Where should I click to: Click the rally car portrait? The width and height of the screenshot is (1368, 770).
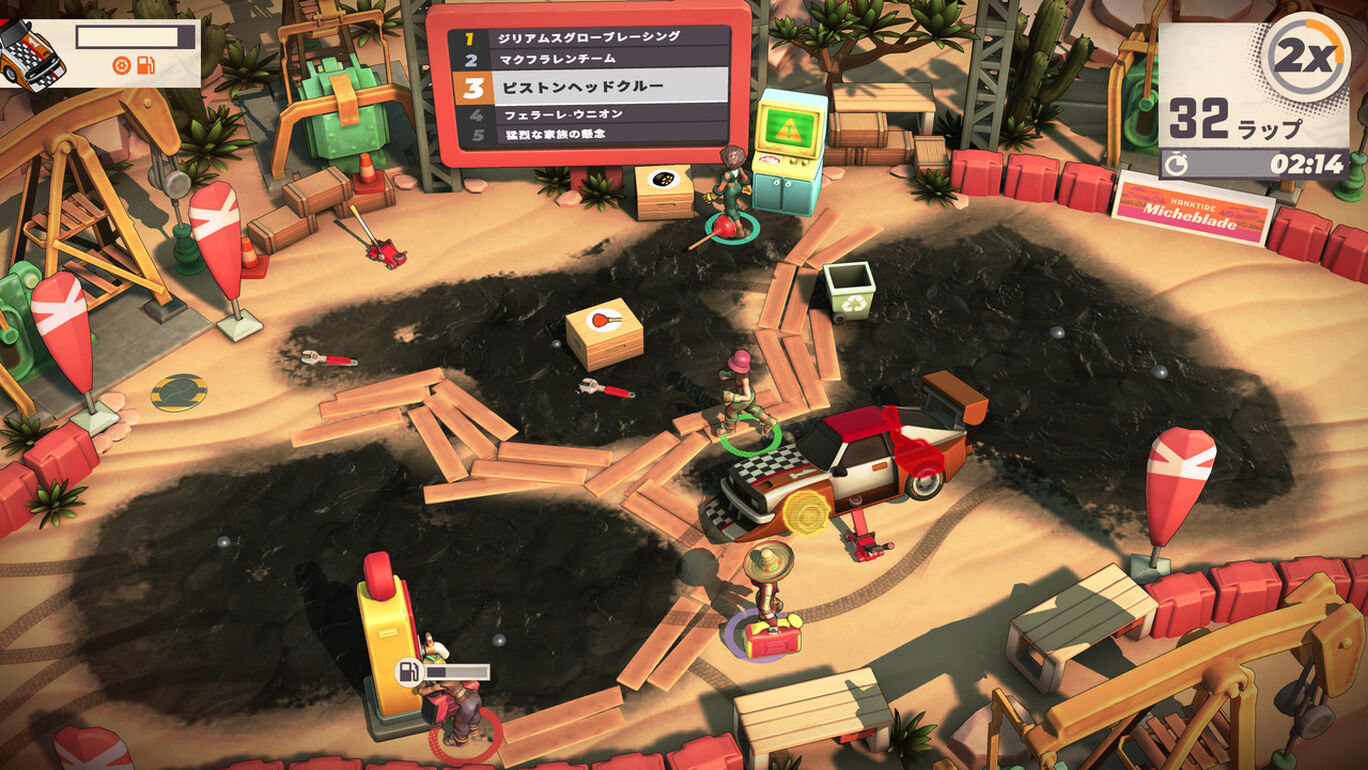[30, 53]
